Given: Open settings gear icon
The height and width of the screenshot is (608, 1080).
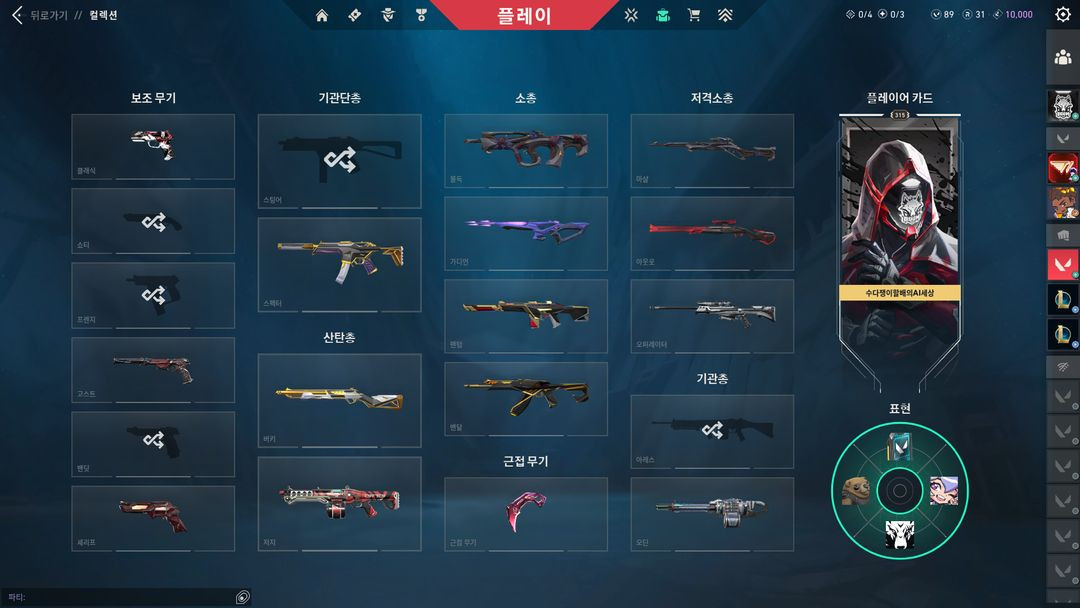Looking at the screenshot, I should [x=1063, y=15].
